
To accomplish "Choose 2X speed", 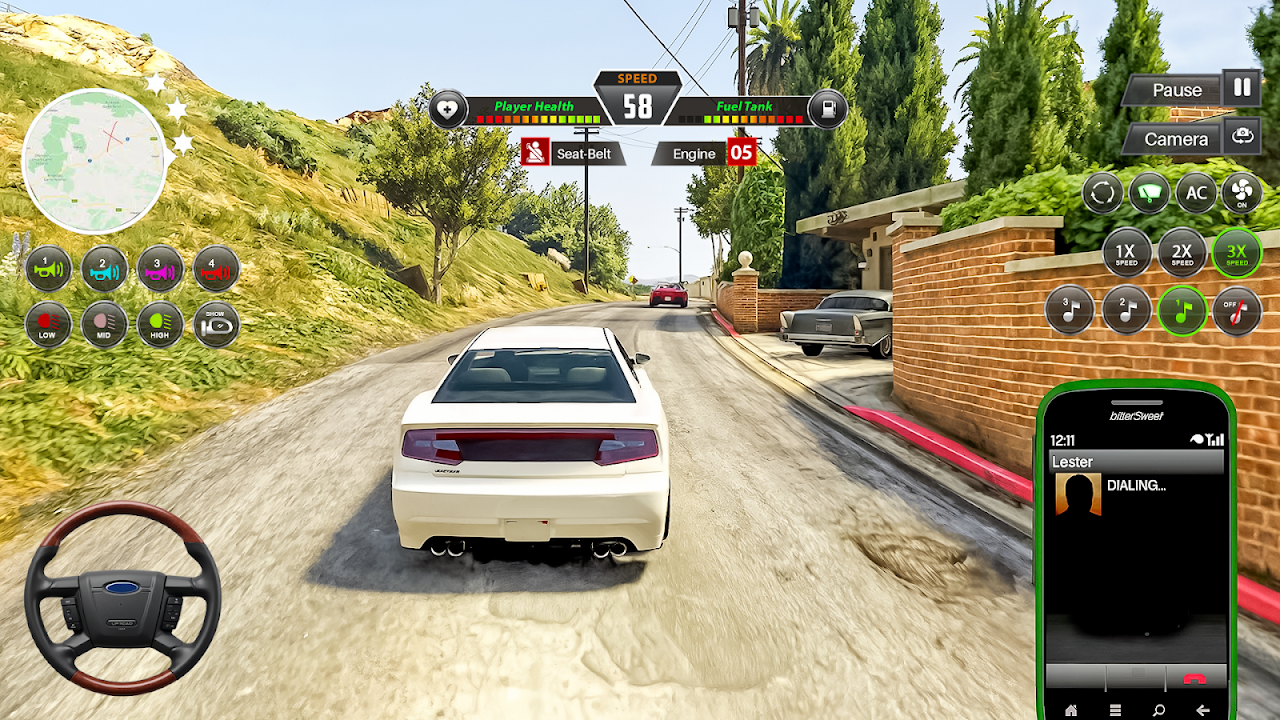I will 1182,253.
